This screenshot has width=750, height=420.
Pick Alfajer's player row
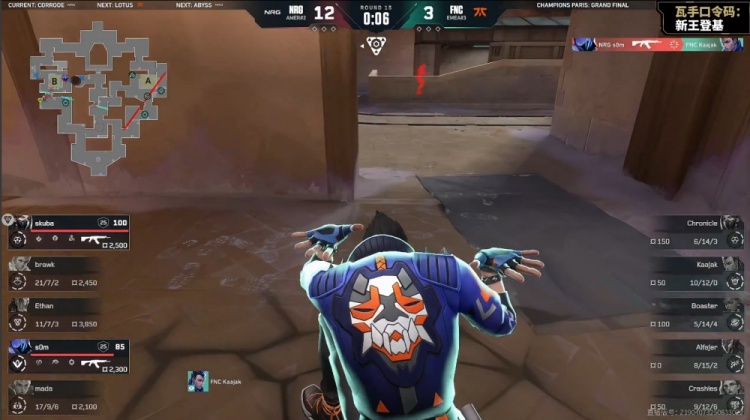695,356
